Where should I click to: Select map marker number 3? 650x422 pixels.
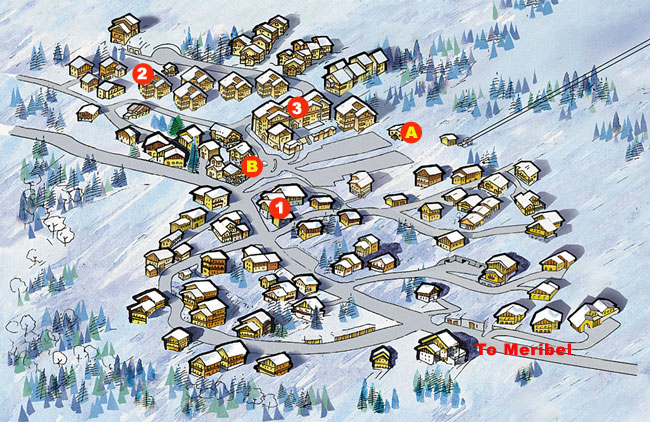pos(296,106)
